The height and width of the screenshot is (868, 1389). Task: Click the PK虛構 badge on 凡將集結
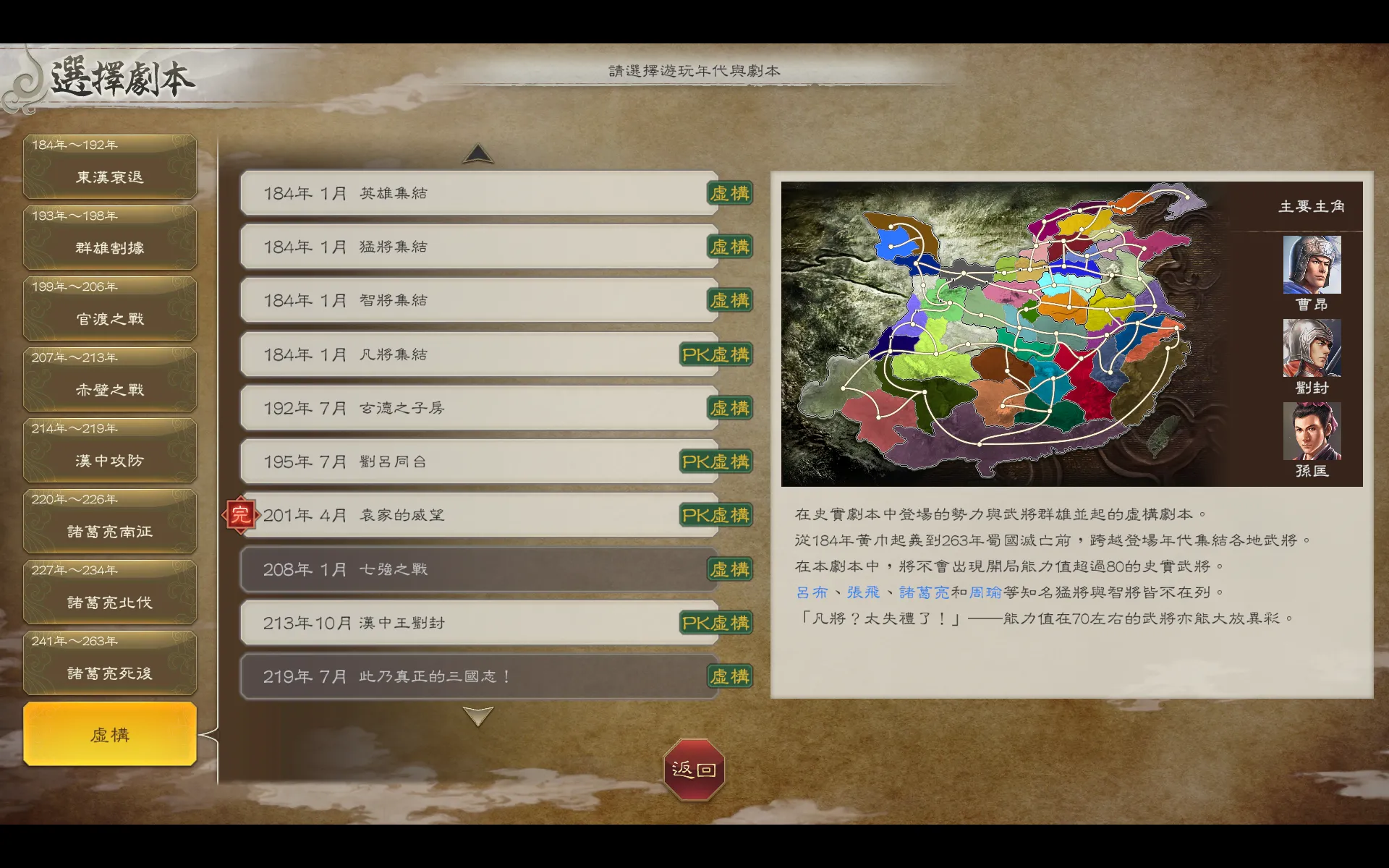point(715,354)
